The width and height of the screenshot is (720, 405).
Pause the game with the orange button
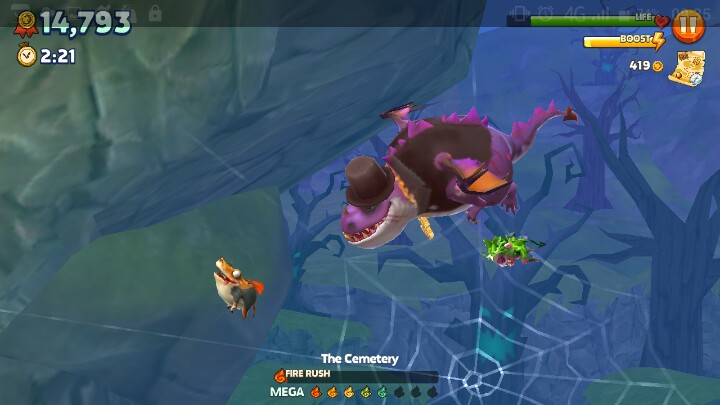pos(688,25)
